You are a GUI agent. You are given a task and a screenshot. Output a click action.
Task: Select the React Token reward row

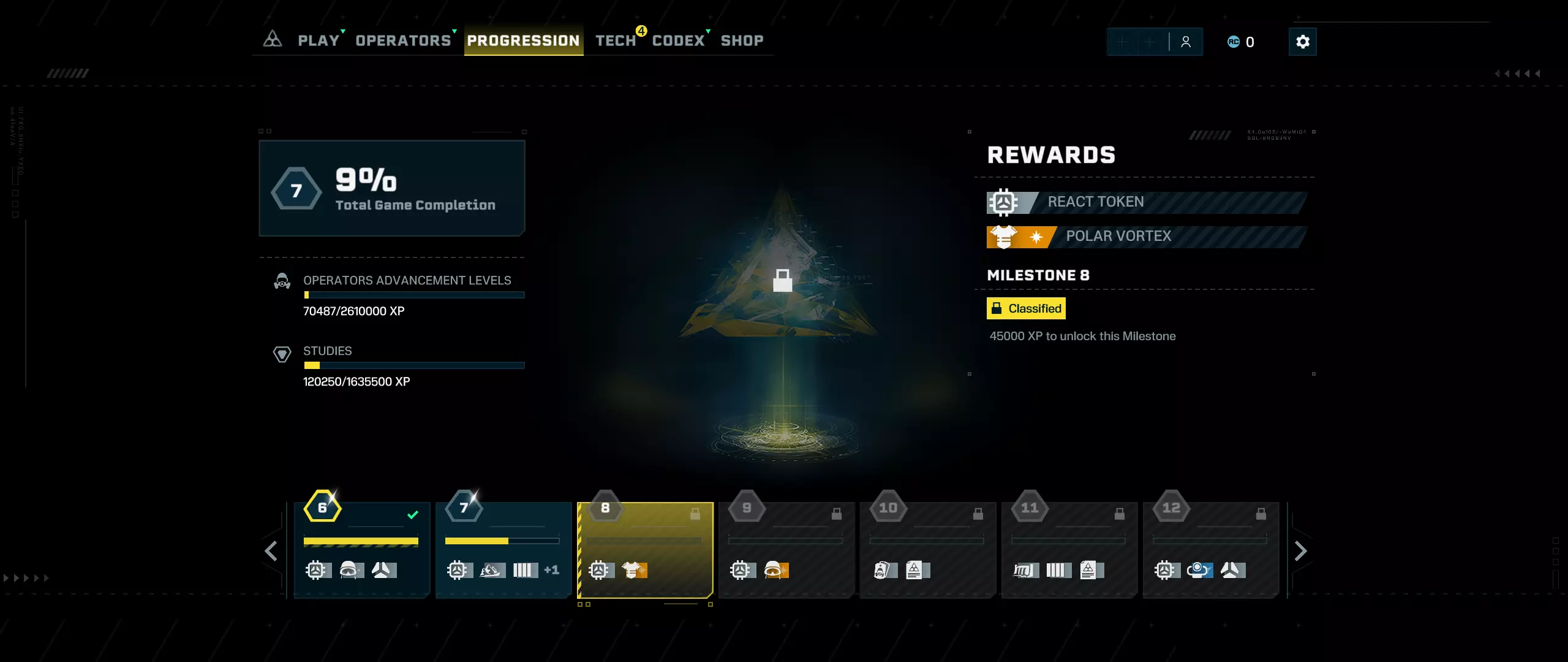pos(1145,202)
